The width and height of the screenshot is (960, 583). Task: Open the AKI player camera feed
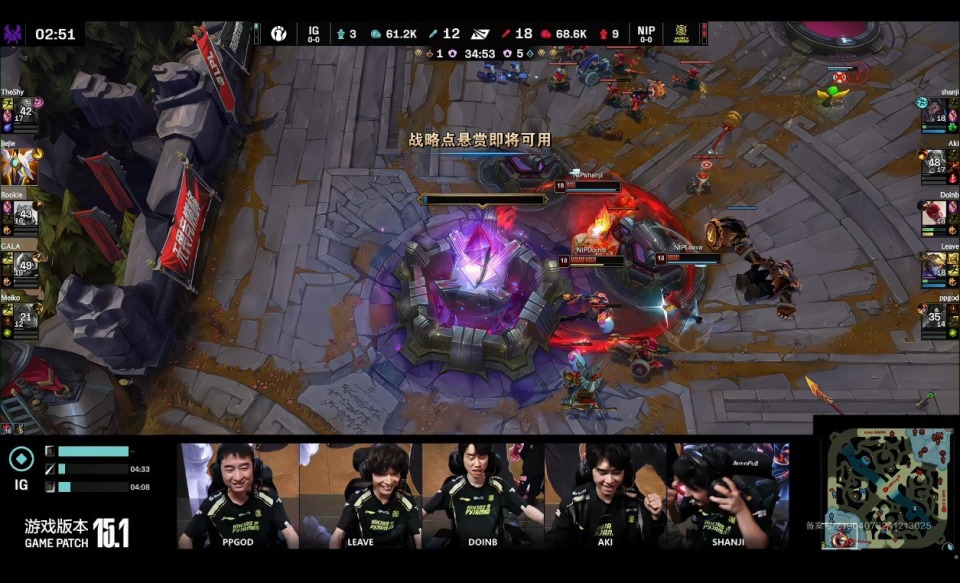[606, 496]
